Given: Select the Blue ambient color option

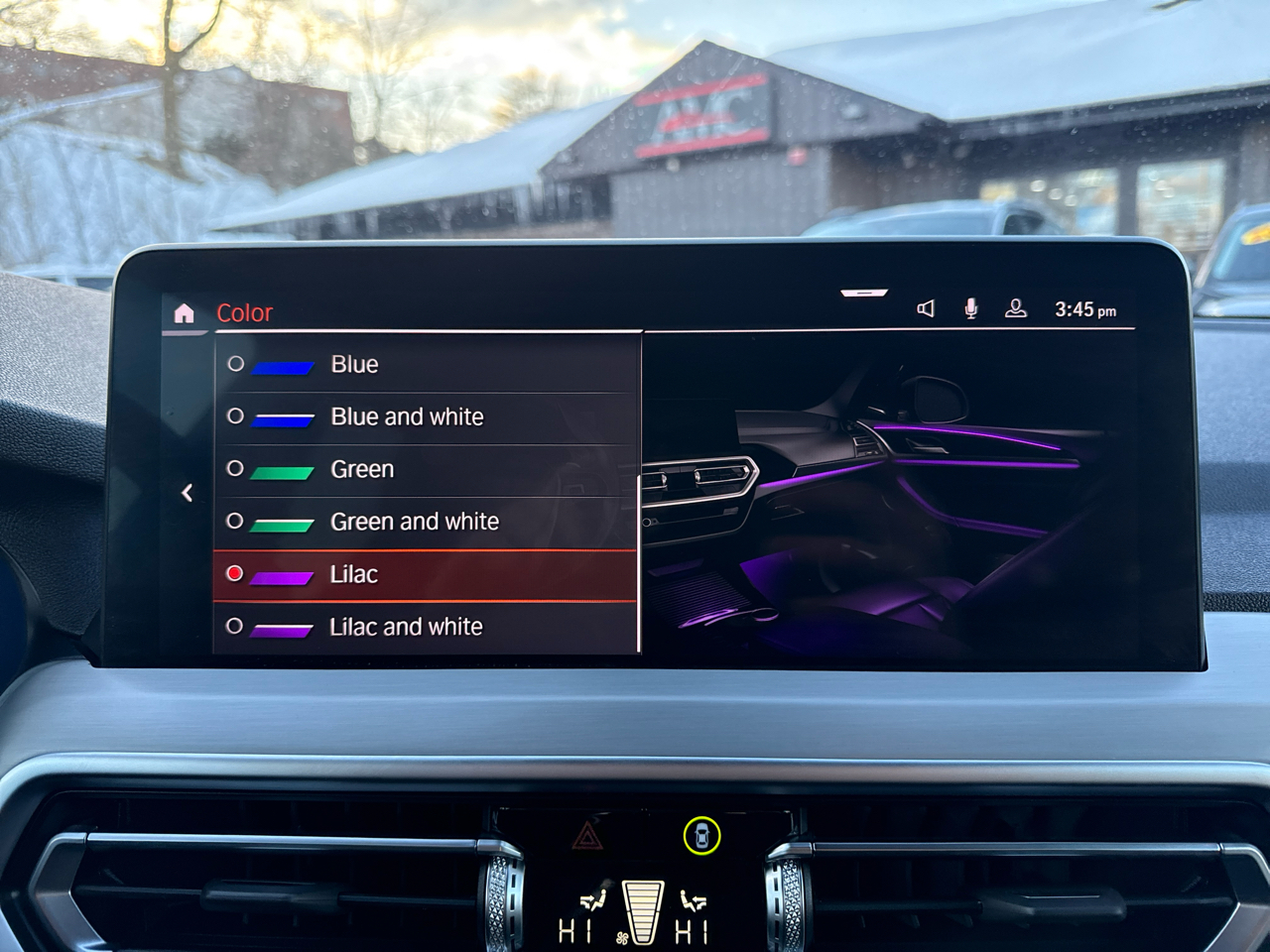Looking at the screenshot, I should tap(354, 365).
